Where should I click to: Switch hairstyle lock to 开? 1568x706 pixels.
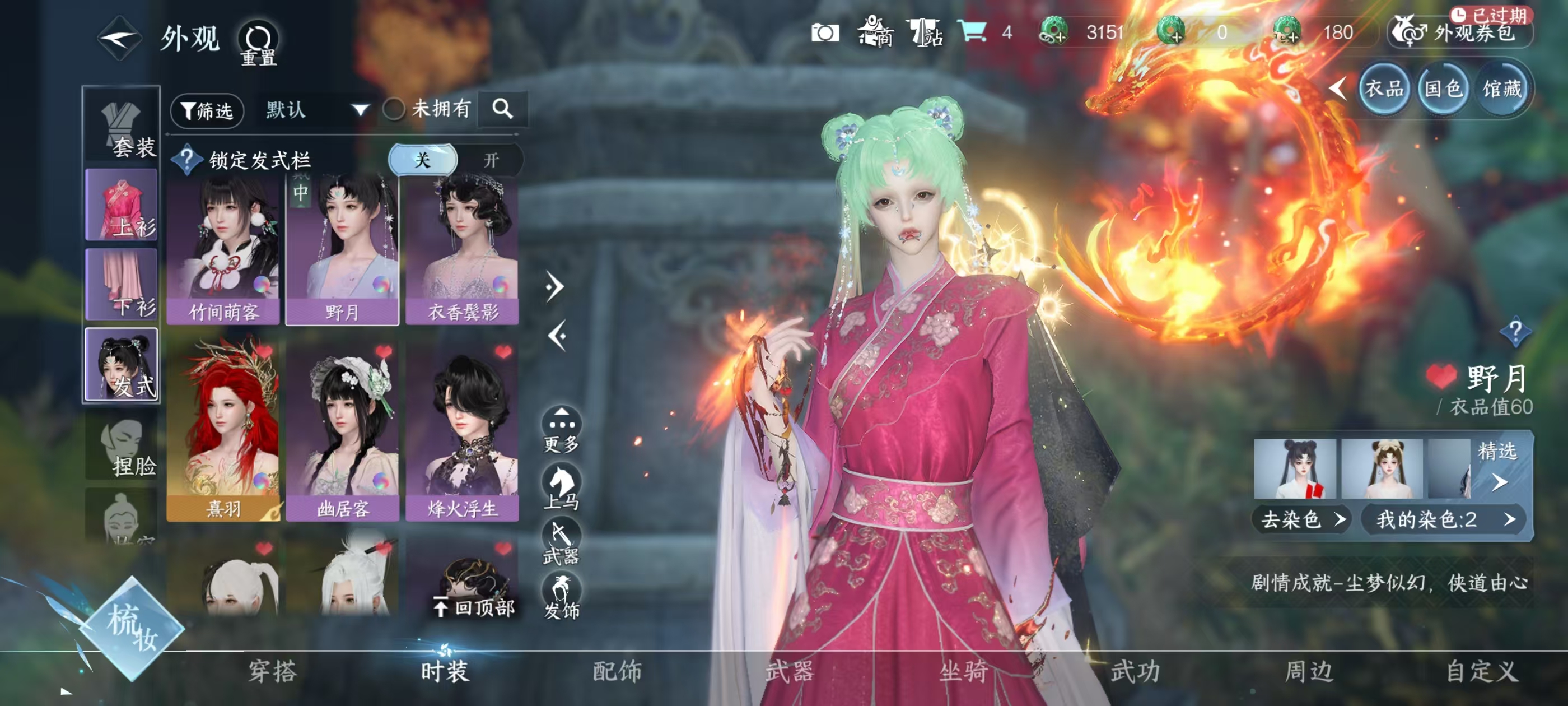[491, 160]
